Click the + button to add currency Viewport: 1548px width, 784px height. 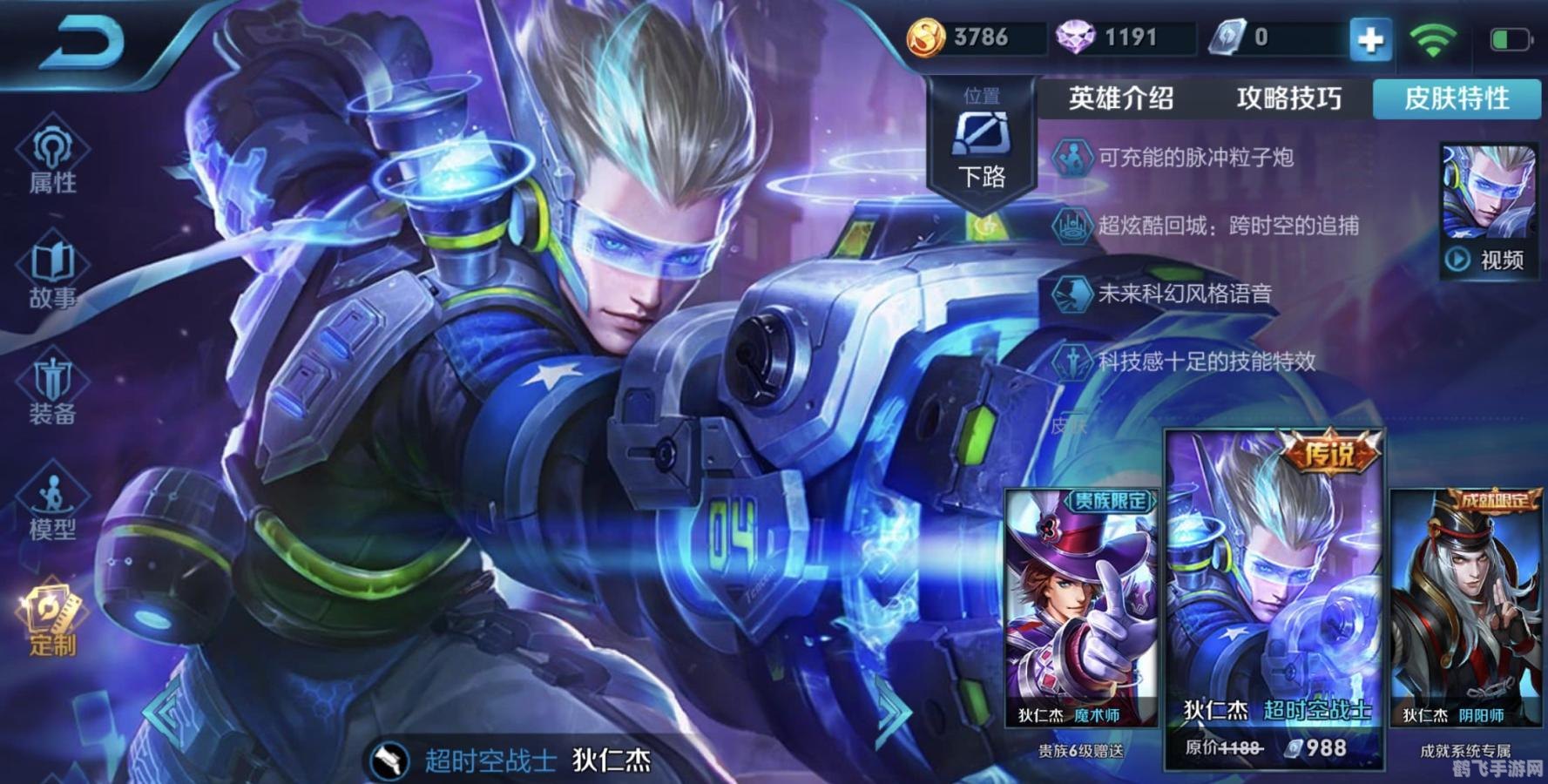pyautogui.click(x=1372, y=38)
